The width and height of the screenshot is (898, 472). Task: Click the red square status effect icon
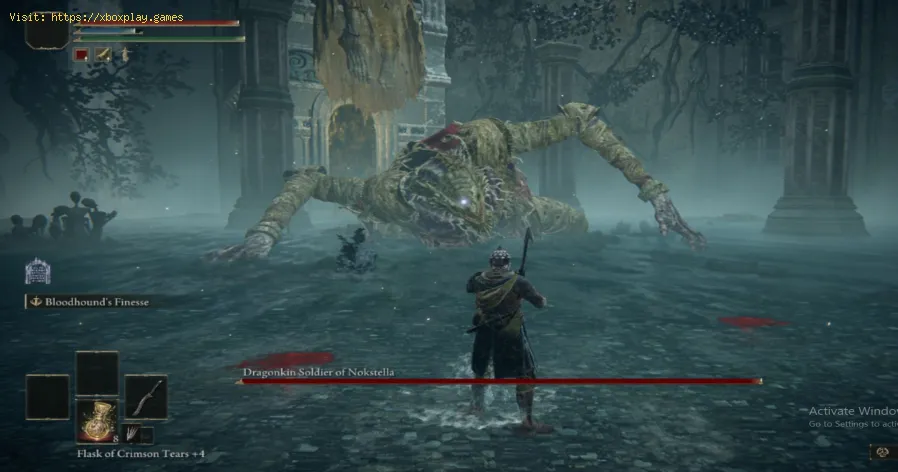(82, 55)
